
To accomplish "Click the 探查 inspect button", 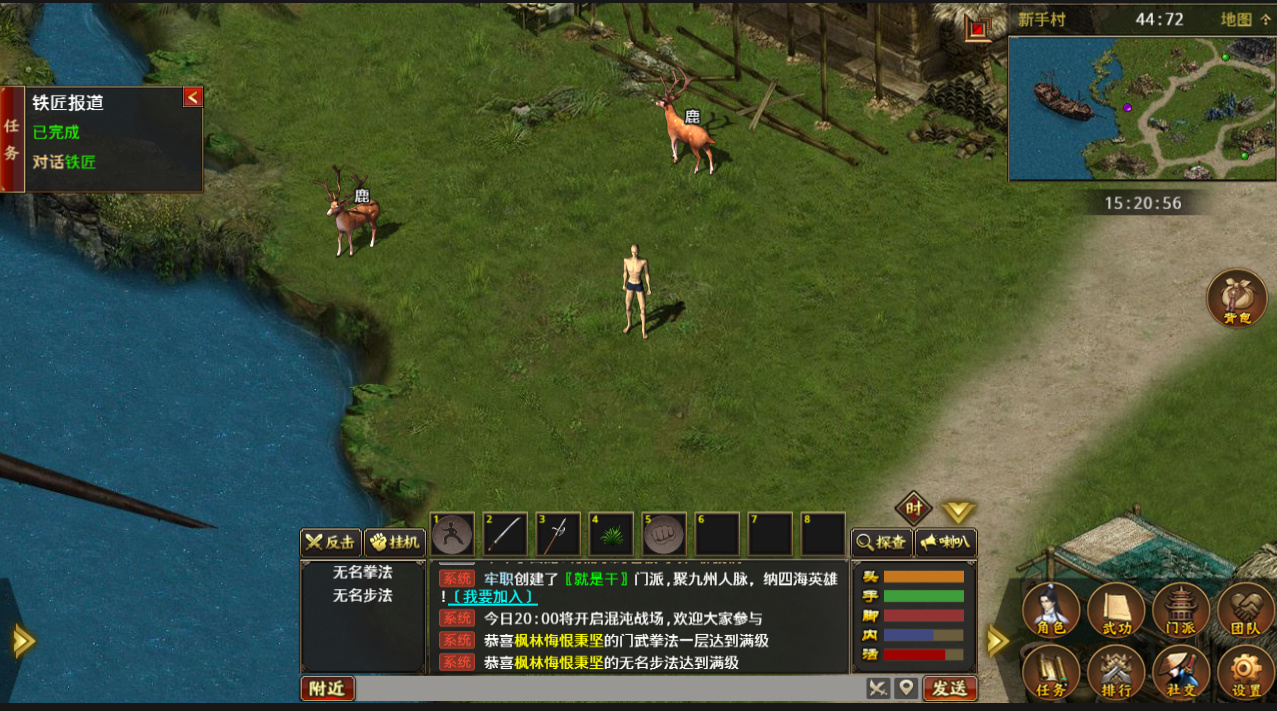I will click(x=881, y=543).
